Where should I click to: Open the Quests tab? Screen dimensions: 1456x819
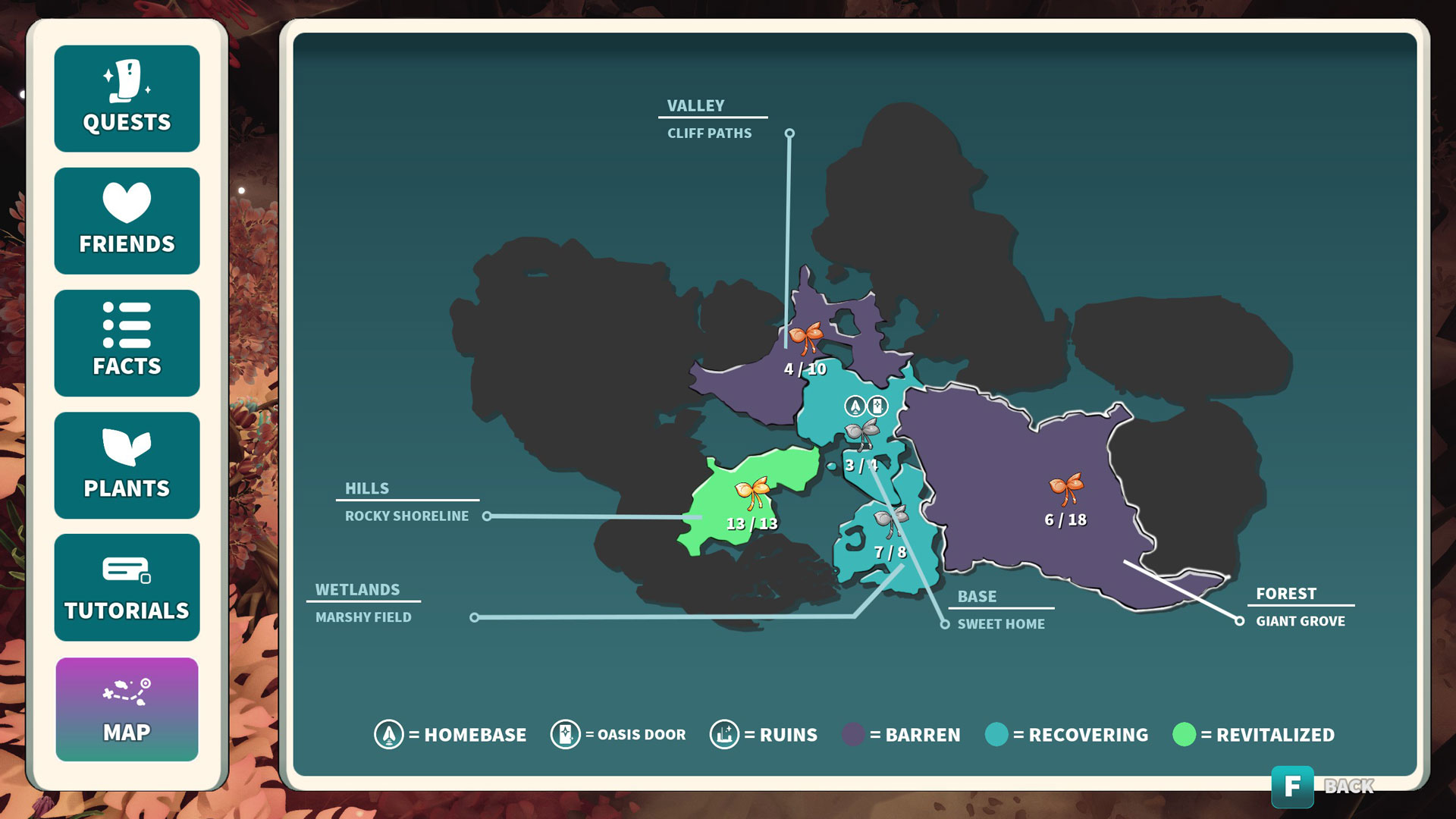(x=127, y=99)
